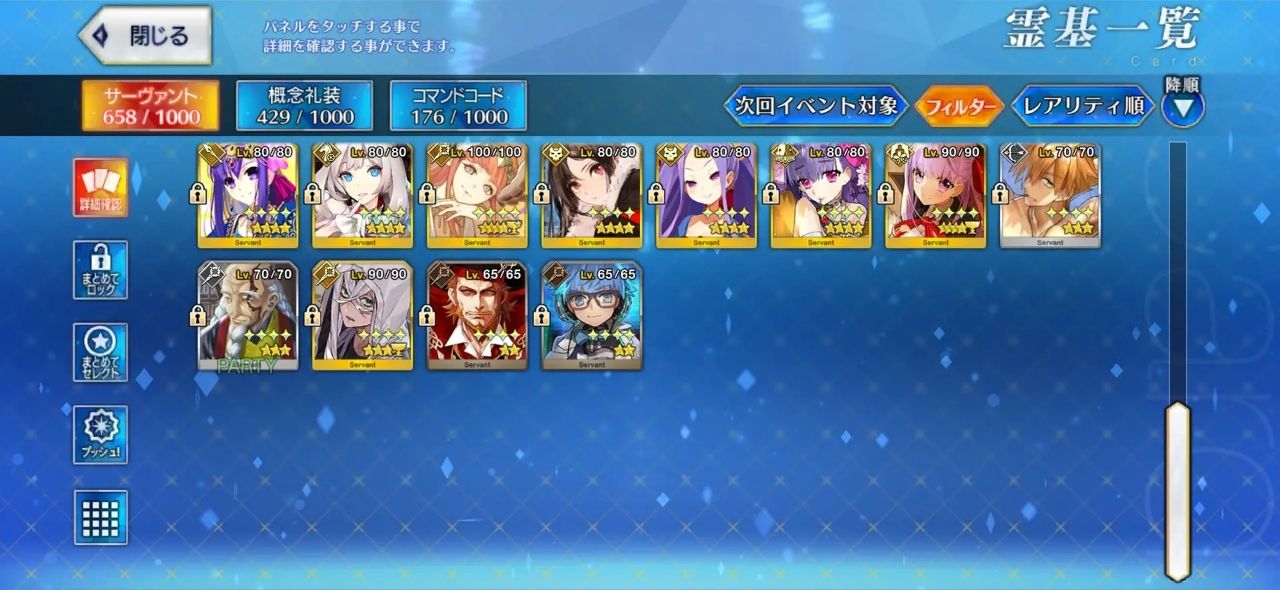Select the red-haired bearded man card
Viewport: 1280px width, 590px height.
click(x=477, y=316)
